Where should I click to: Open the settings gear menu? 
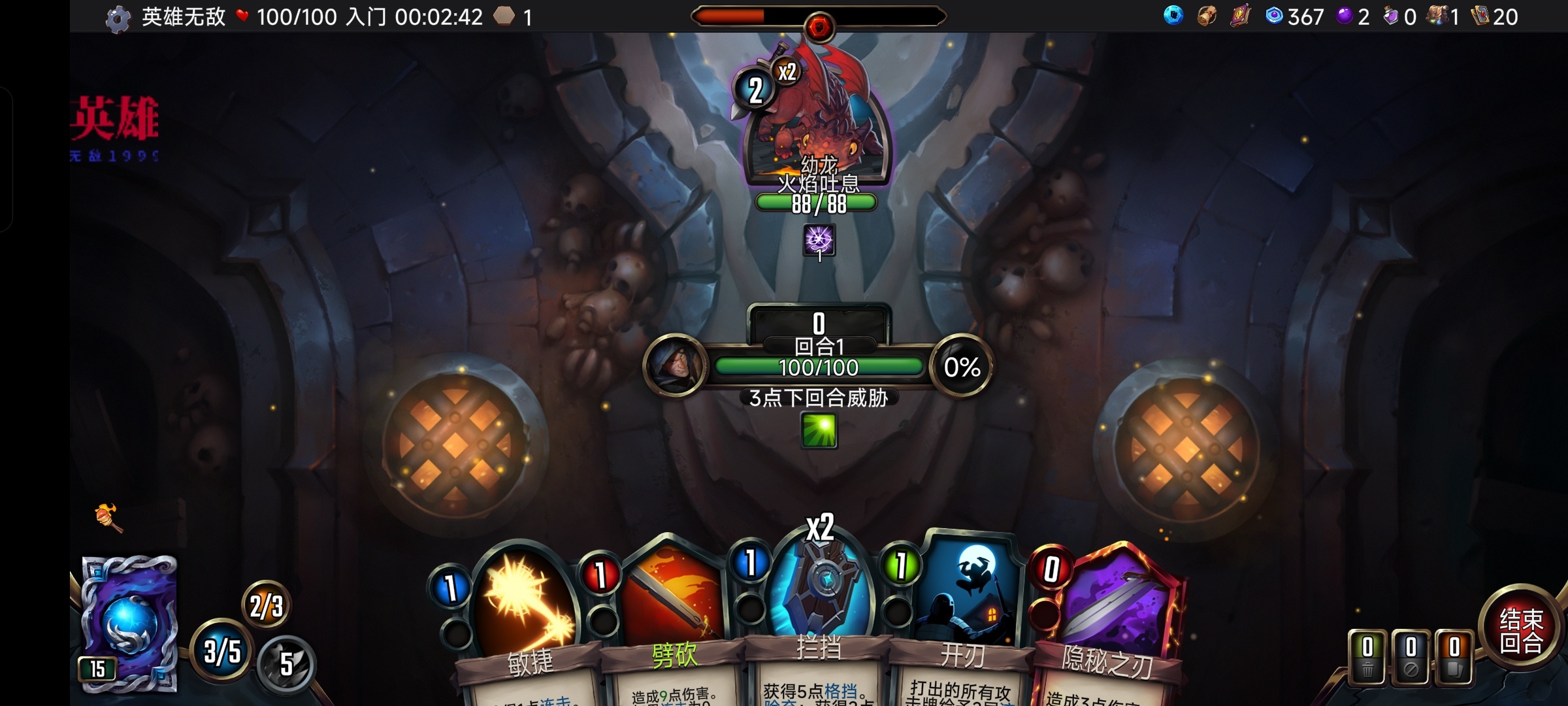118,19
